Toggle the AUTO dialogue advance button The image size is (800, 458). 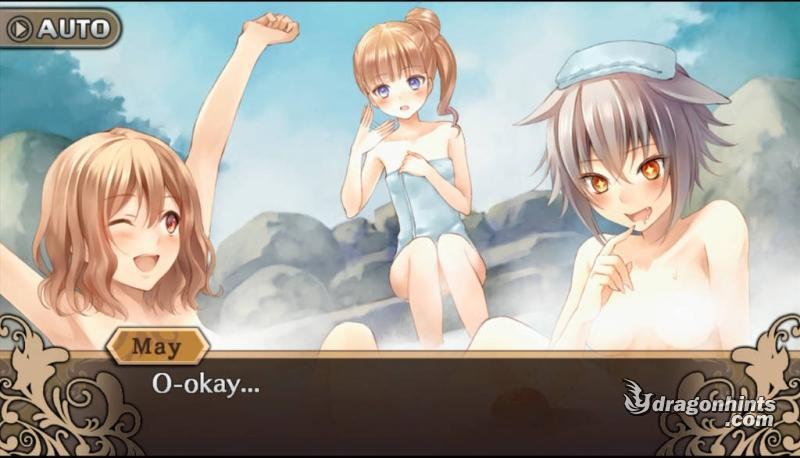point(60,28)
